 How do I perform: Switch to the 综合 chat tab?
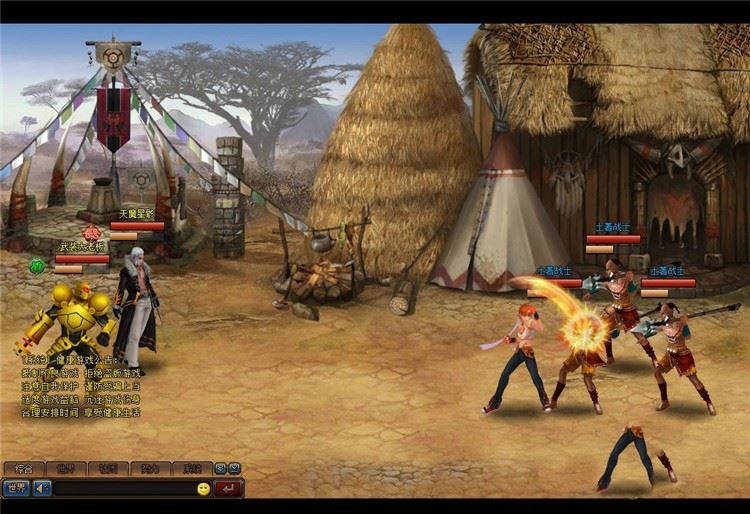(x=24, y=468)
